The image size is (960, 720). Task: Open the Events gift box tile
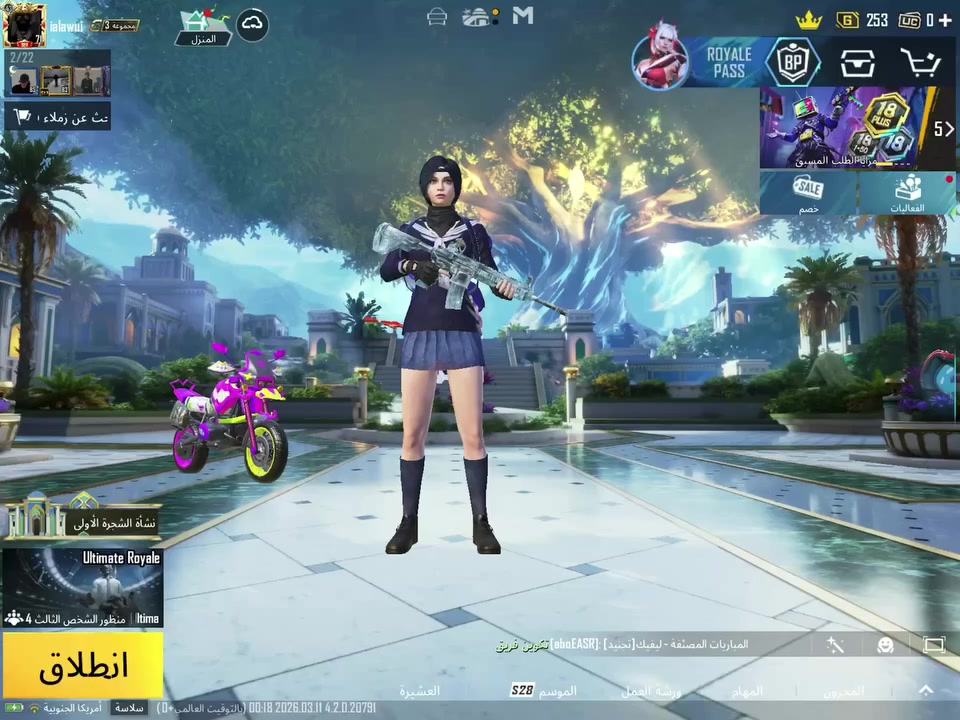click(x=908, y=193)
